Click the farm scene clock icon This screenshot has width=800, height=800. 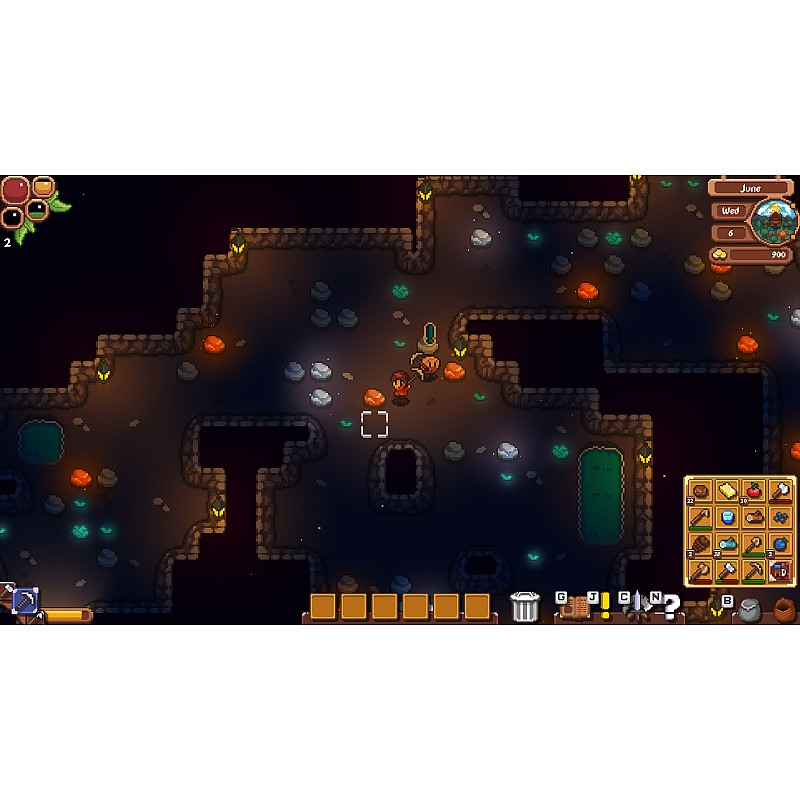(774, 221)
